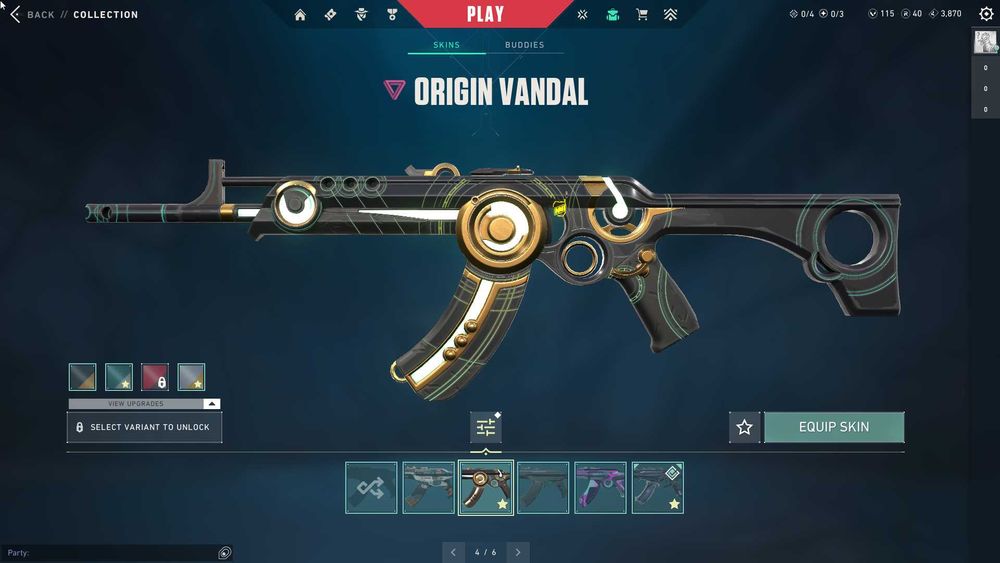1000x563 pixels.
Task: Equip the Origin Vandal skin
Action: point(834,427)
